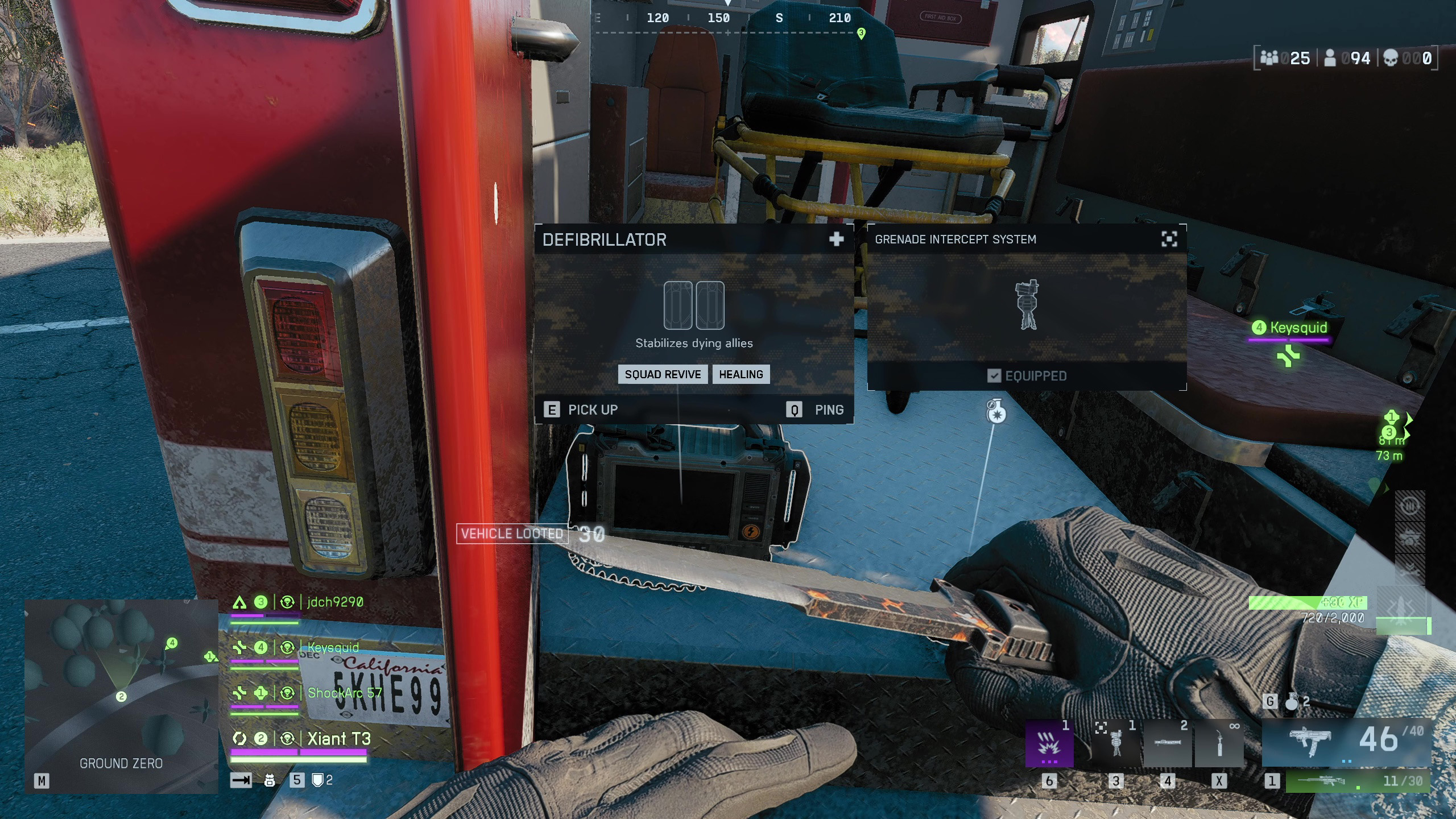Viewport: 1456px width, 819px height.
Task: Select the rocket launcher gadget slot
Action: [1167, 744]
